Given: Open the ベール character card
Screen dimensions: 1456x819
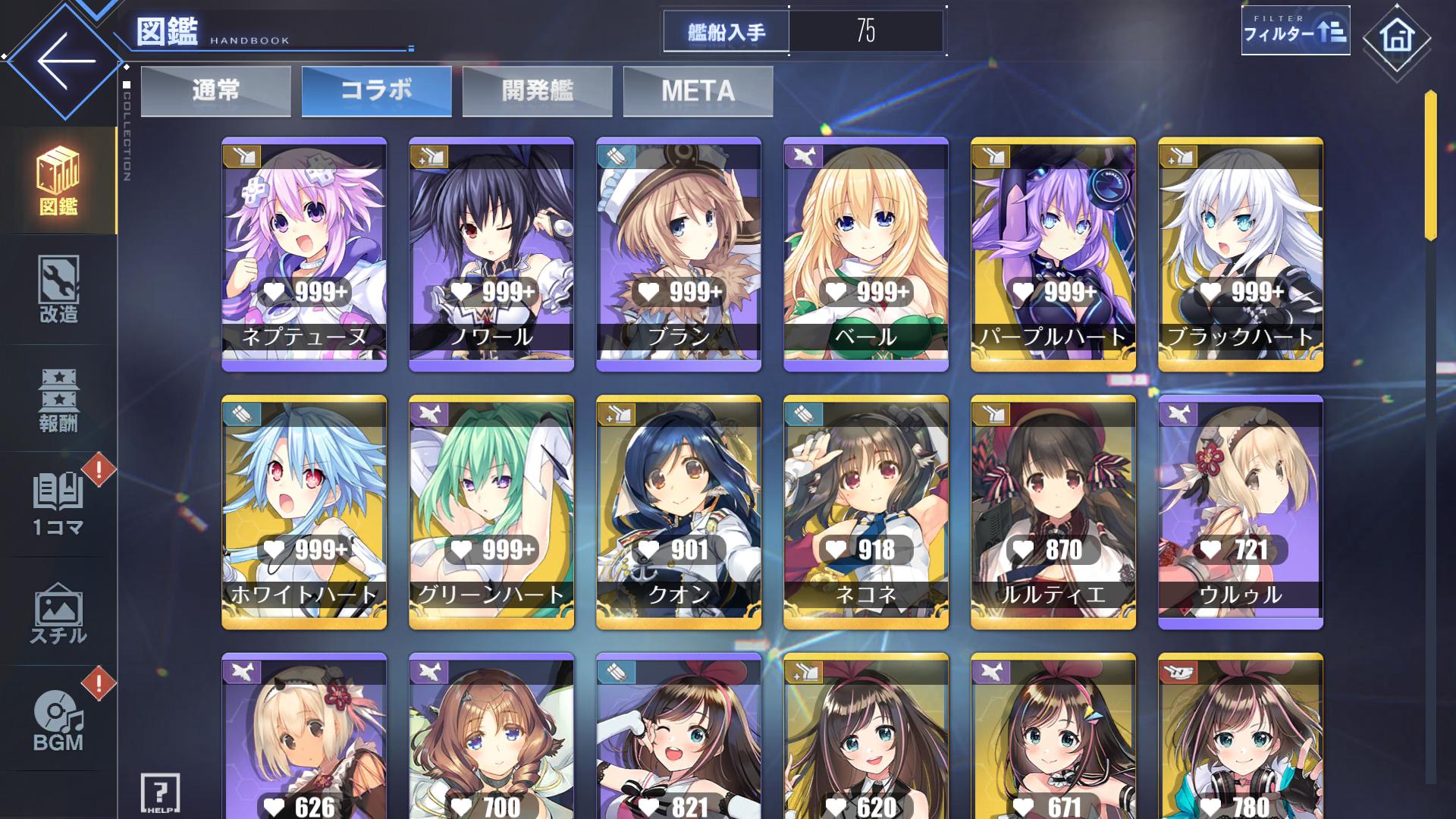Looking at the screenshot, I should tap(866, 254).
